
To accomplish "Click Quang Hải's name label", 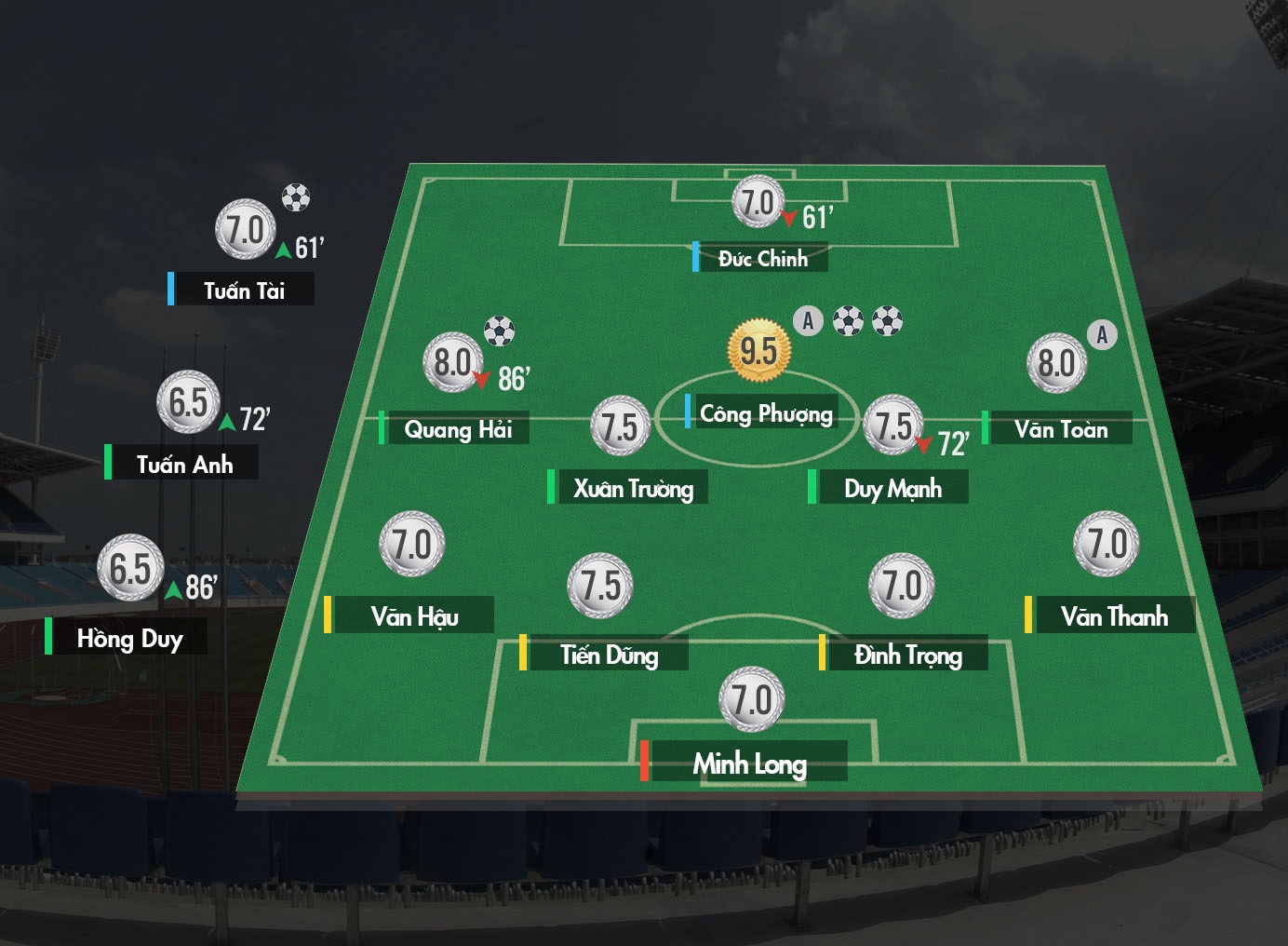I will coord(458,428).
